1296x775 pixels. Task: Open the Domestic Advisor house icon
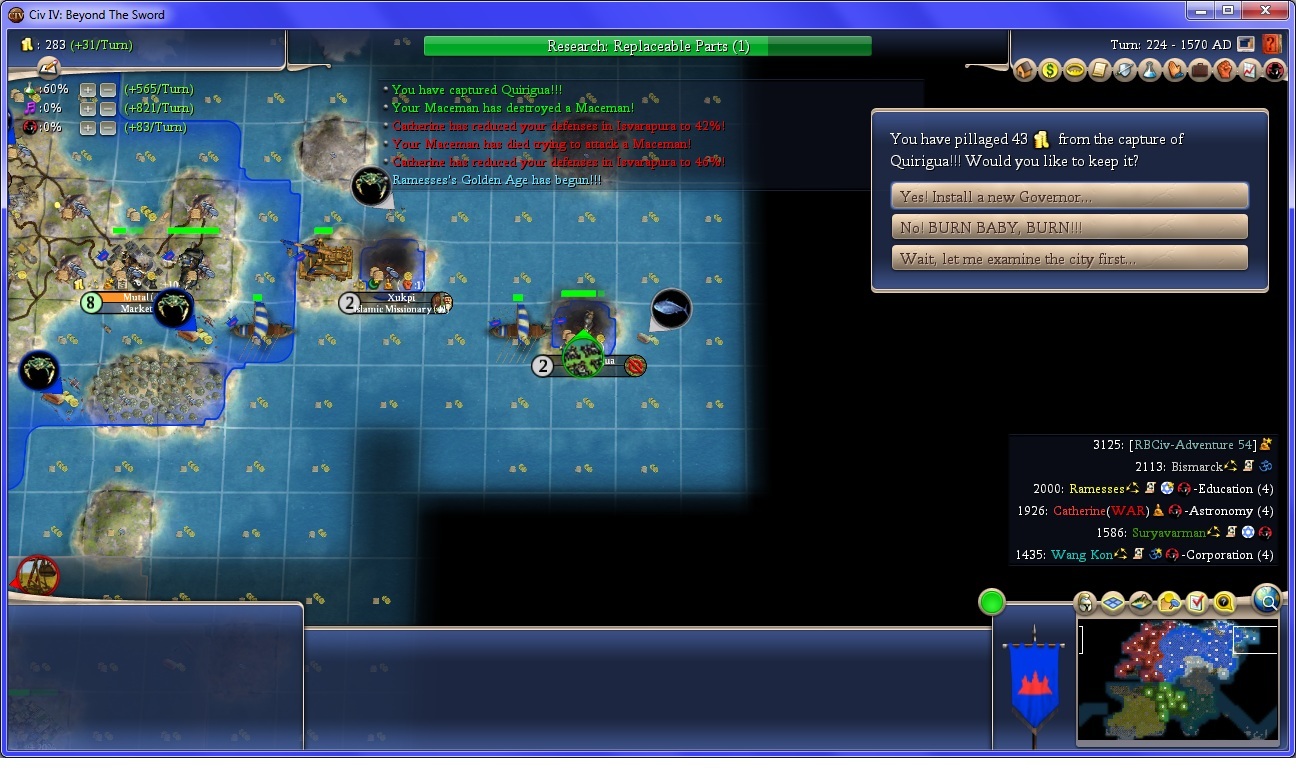(1024, 71)
